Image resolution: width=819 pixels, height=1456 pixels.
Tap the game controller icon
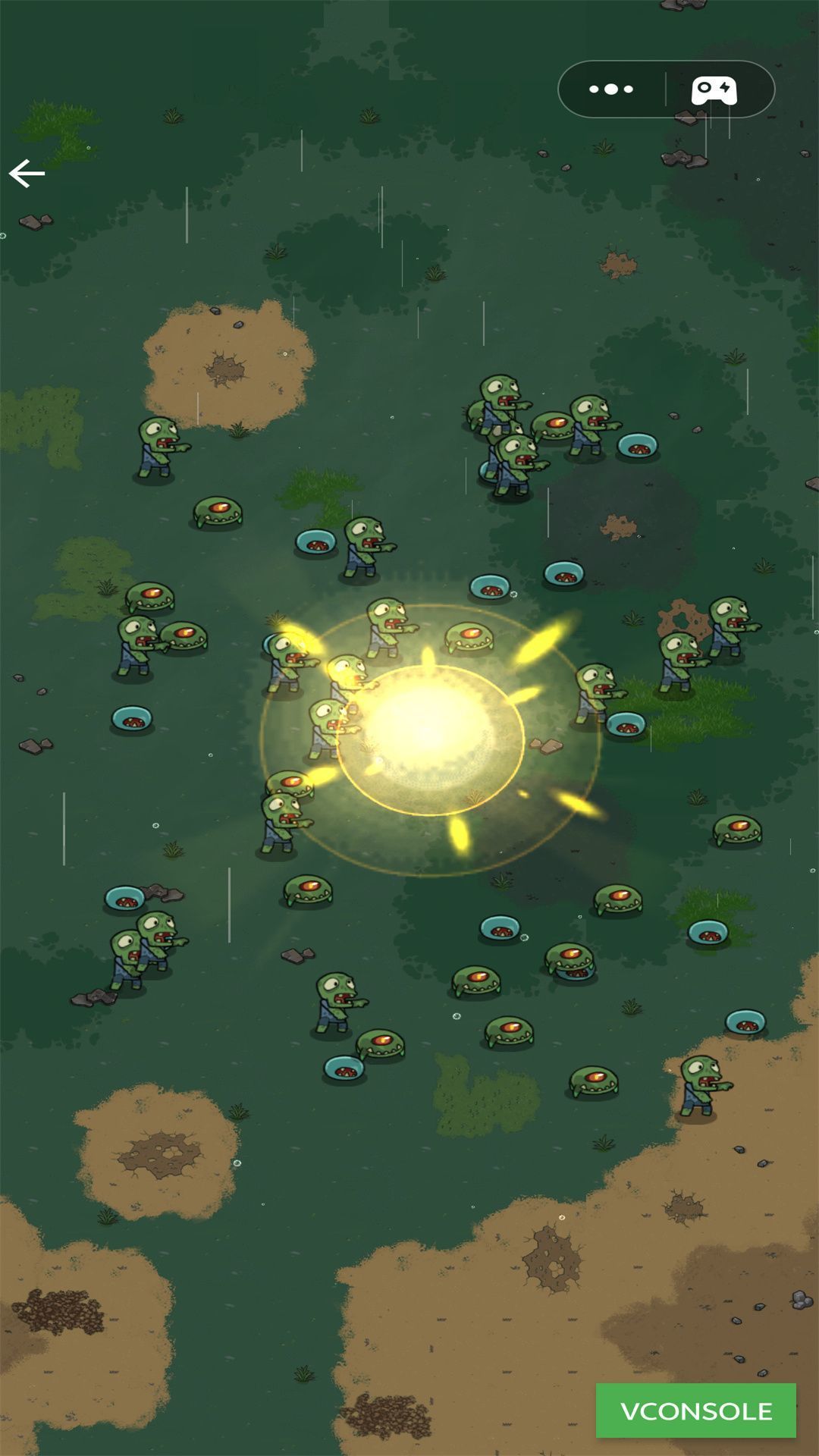[714, 90]
